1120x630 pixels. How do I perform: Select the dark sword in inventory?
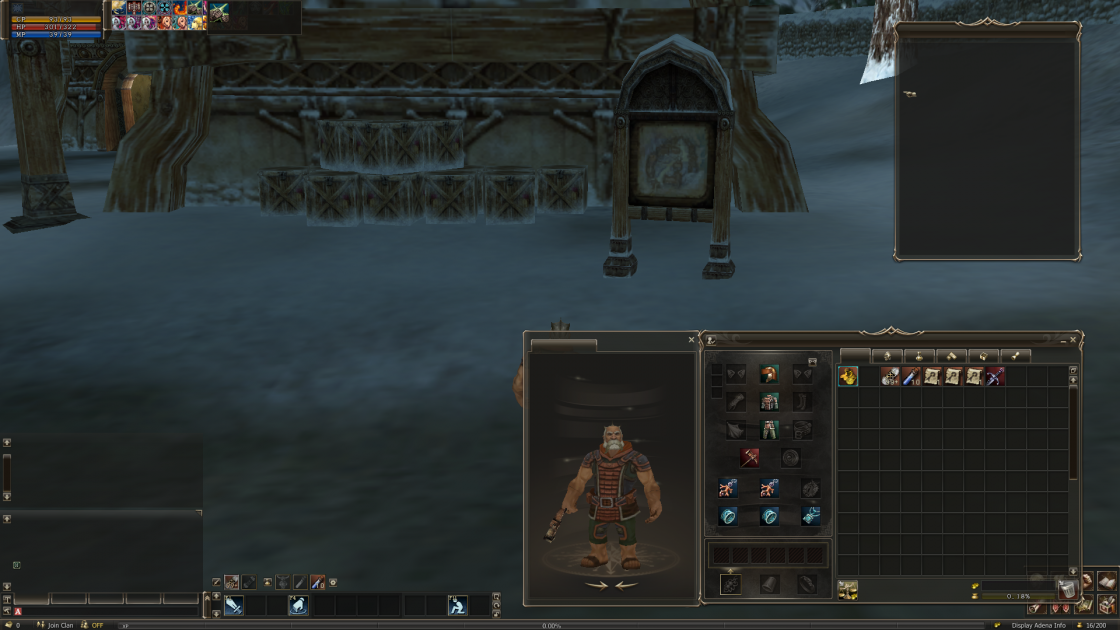[x=995, y=376]
